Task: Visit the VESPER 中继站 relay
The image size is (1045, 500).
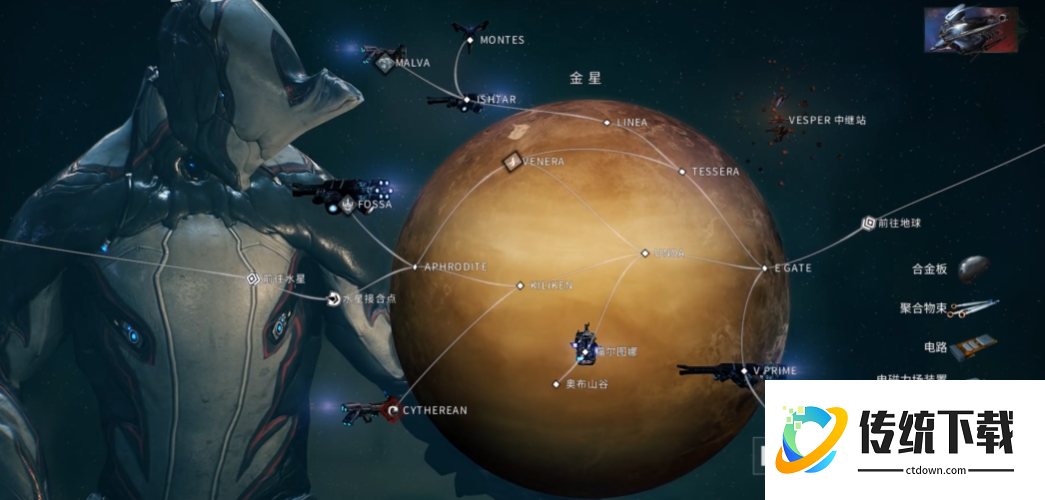Action: coord(779,121)
